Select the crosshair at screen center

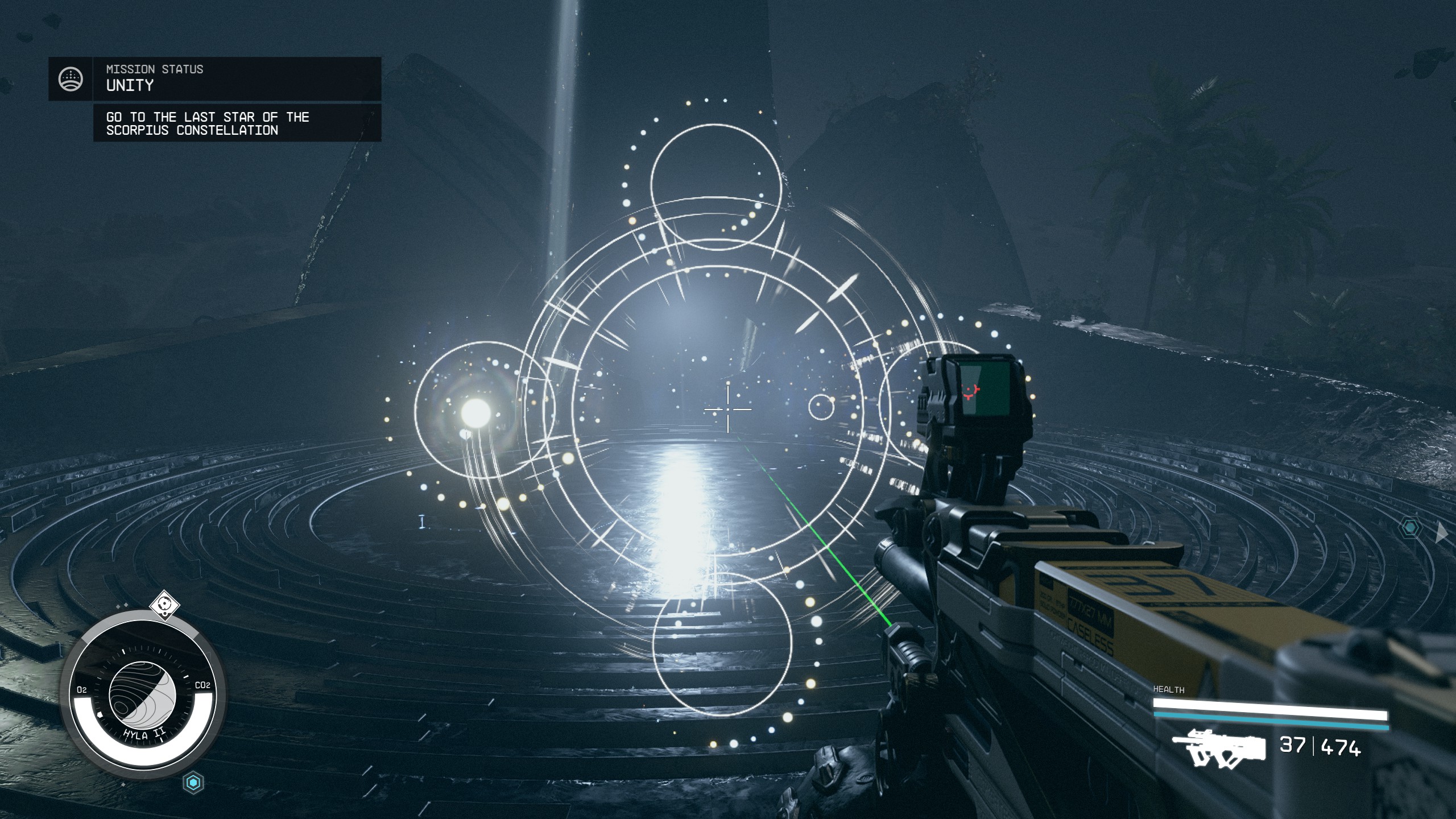[727, 409]
